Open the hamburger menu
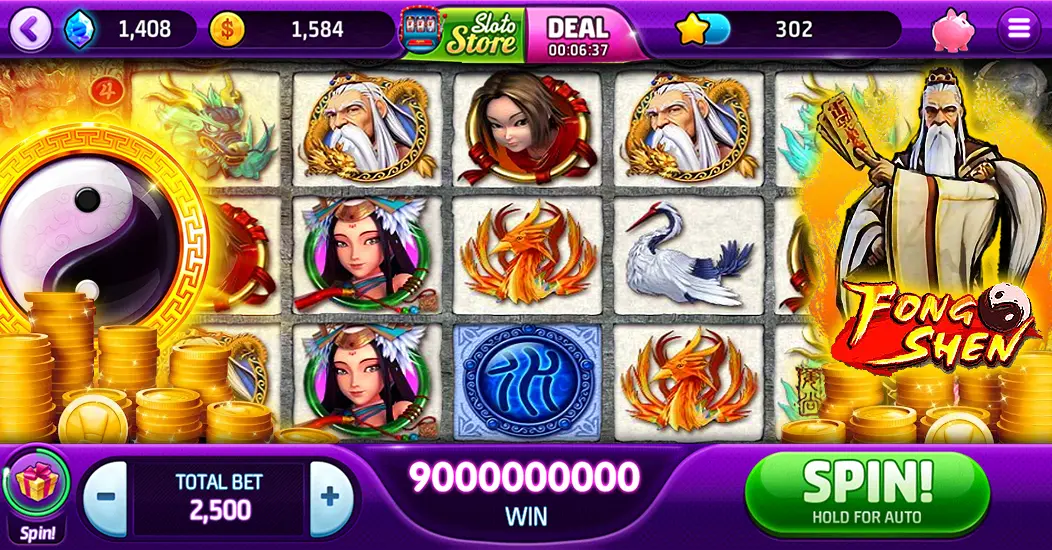 tap(1019, 30)
